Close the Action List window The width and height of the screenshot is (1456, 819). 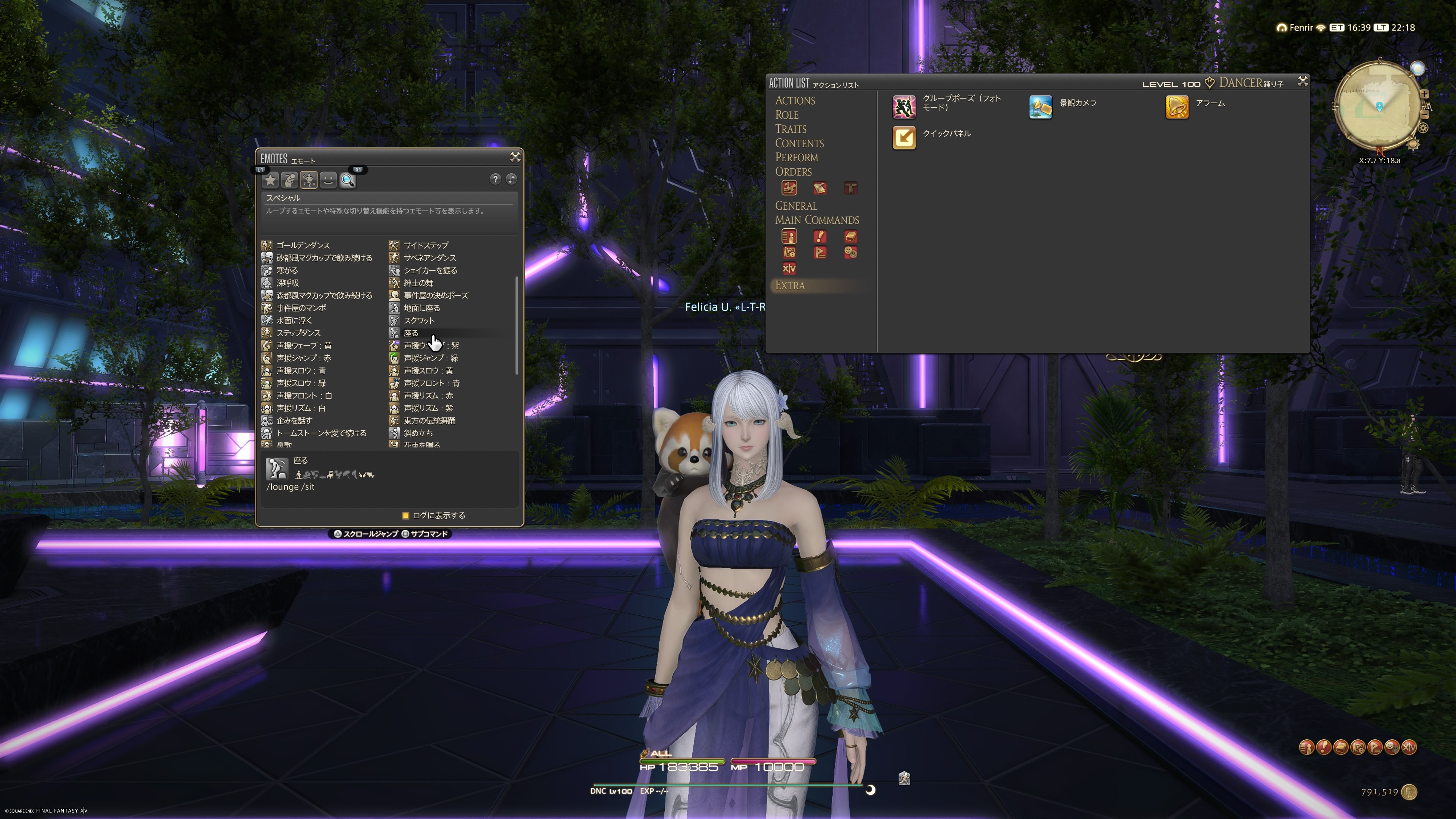click(x=1302, y=82)
